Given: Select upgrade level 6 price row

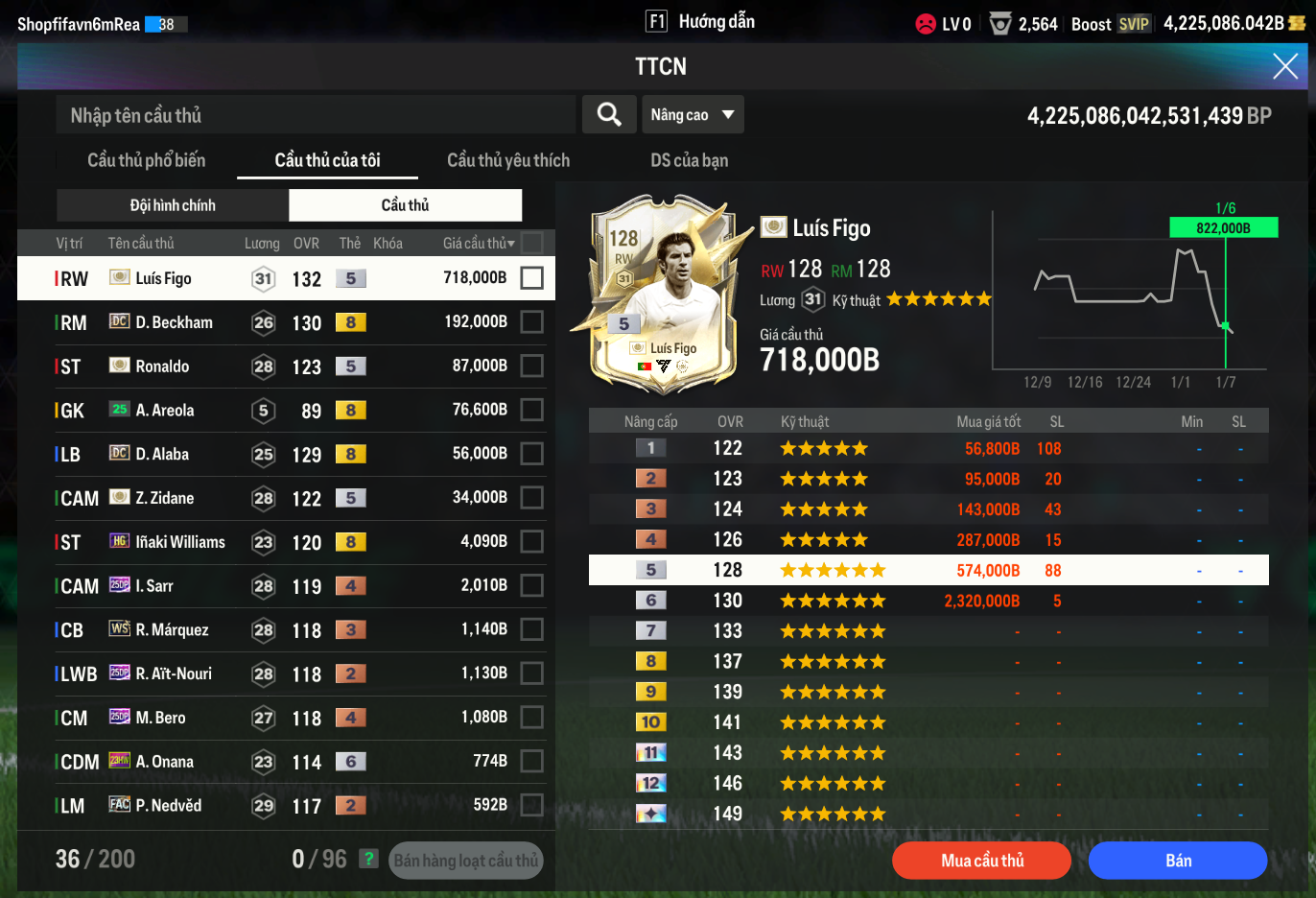Looking at the screenshot, I should [928, 601].
